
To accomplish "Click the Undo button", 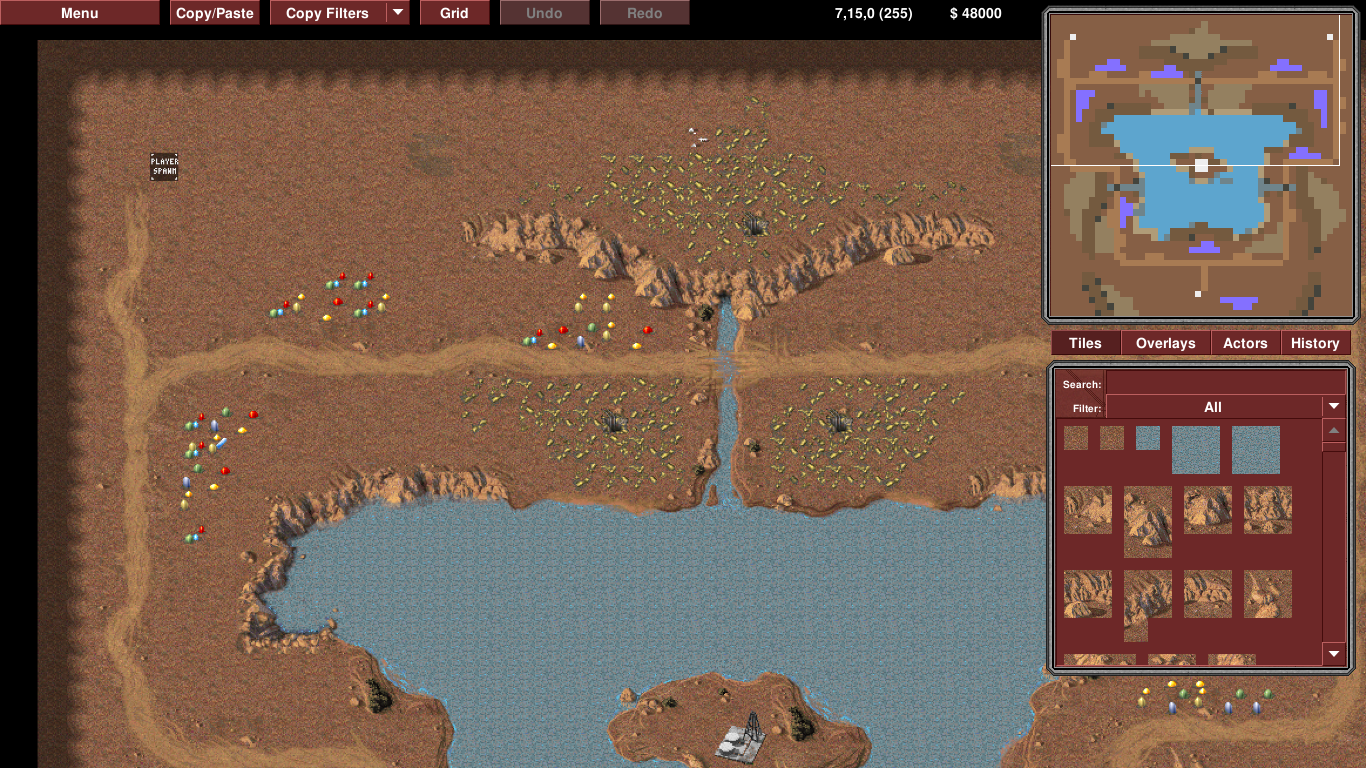I will (544, 13).
